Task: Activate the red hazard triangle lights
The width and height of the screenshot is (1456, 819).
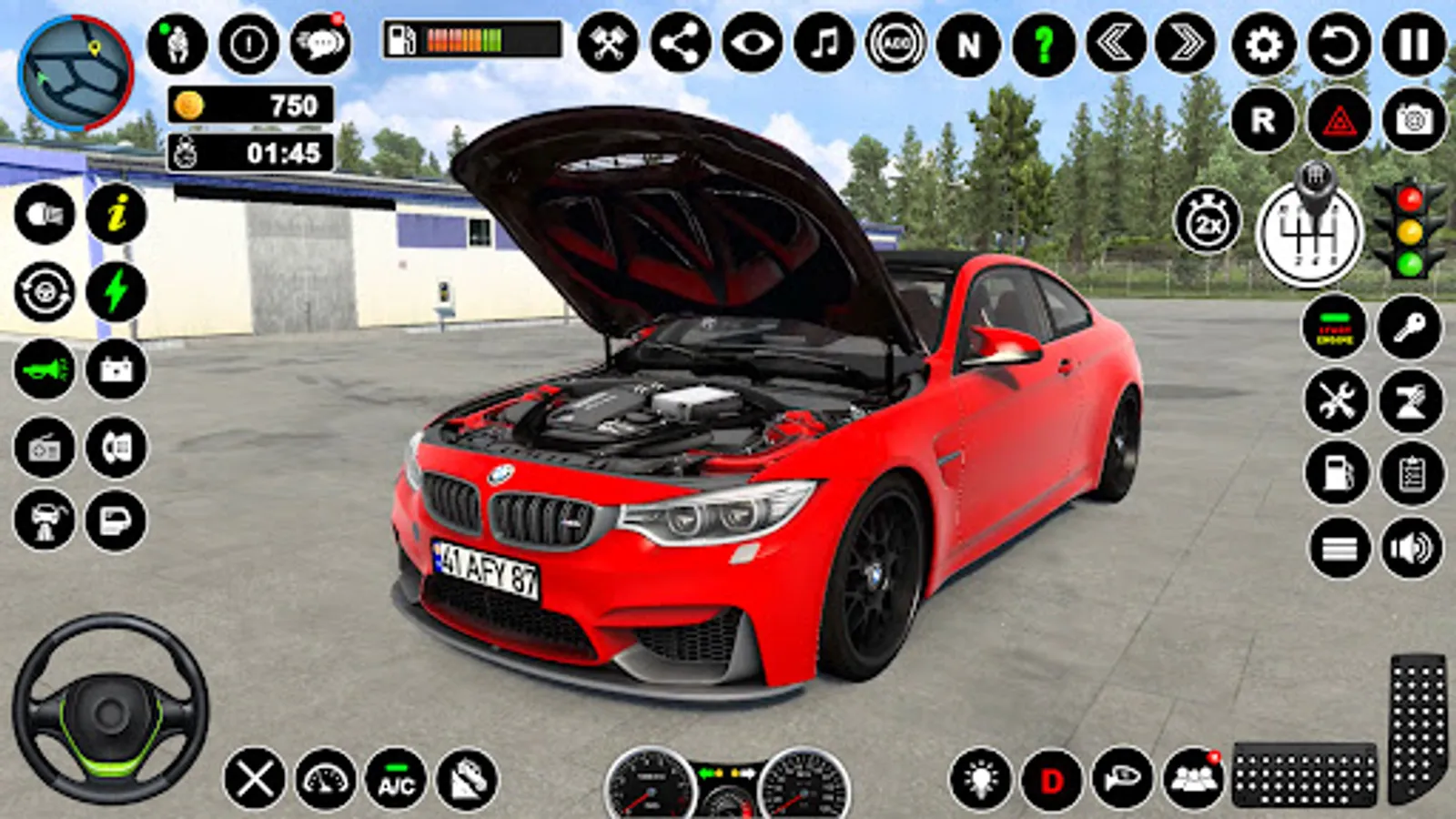Action: [1339, 120]
